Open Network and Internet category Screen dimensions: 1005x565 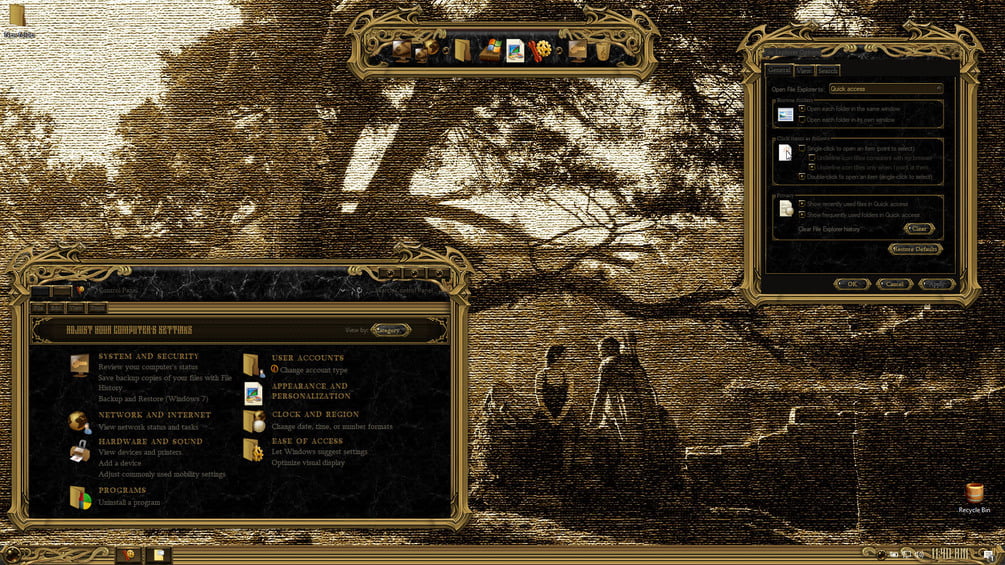(x=154, y=414)
